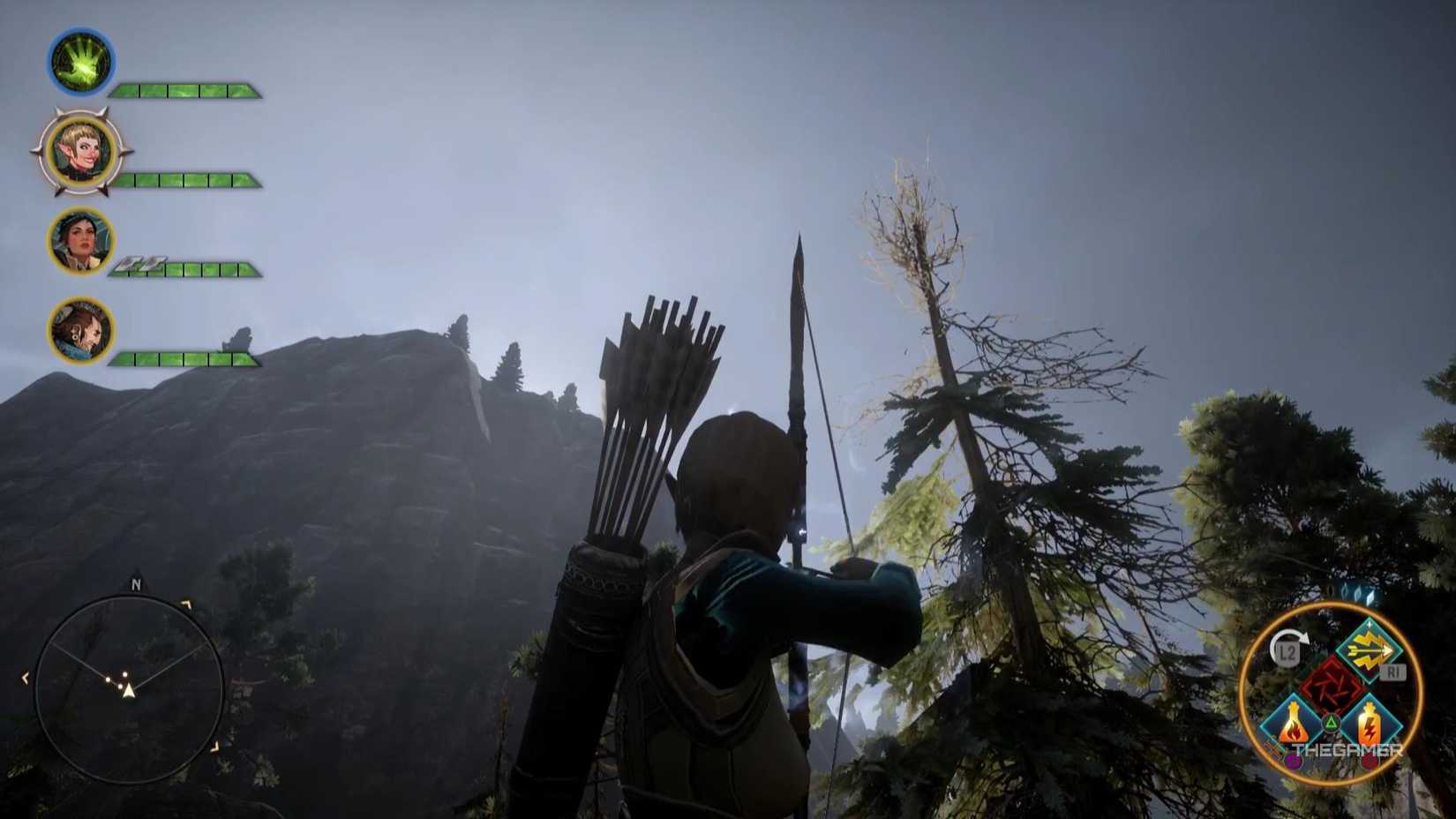
Task: Click the red whirling blades ability icon
Action: point(1330,682)
